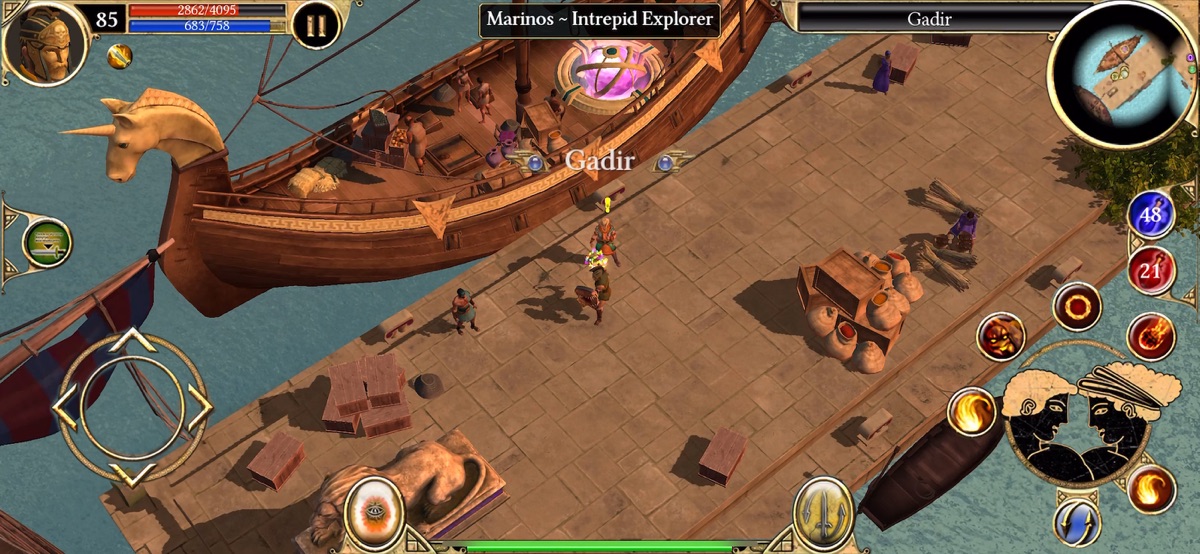Activate the fiery demon face skill
This screenshot has height=554, width=1200.
(1000, 337)
